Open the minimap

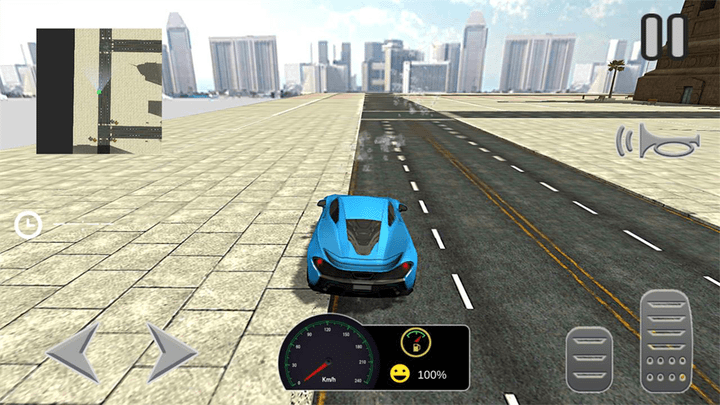(x=99, y=91)
